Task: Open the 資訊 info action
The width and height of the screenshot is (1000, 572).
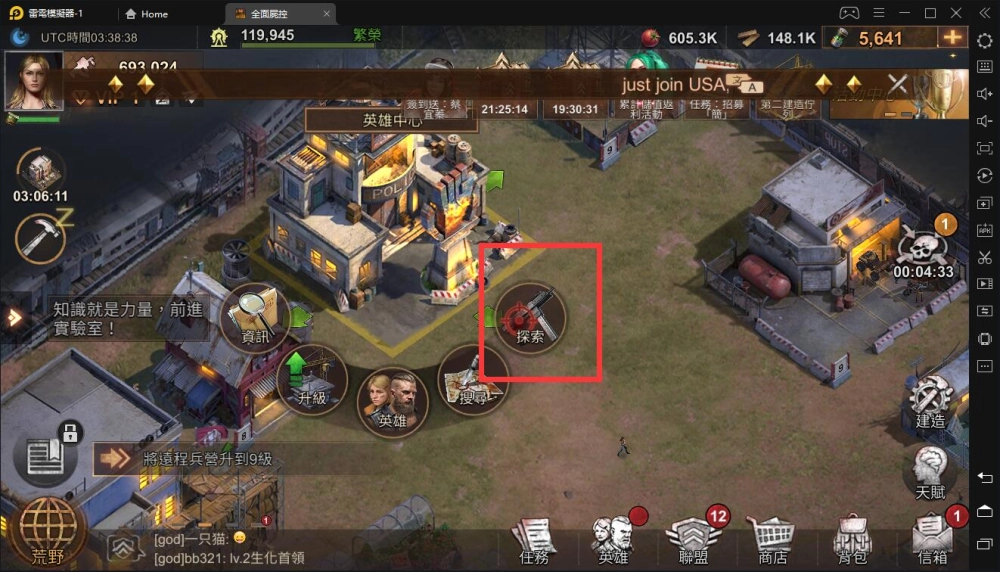Action: [x=254, y=319]
